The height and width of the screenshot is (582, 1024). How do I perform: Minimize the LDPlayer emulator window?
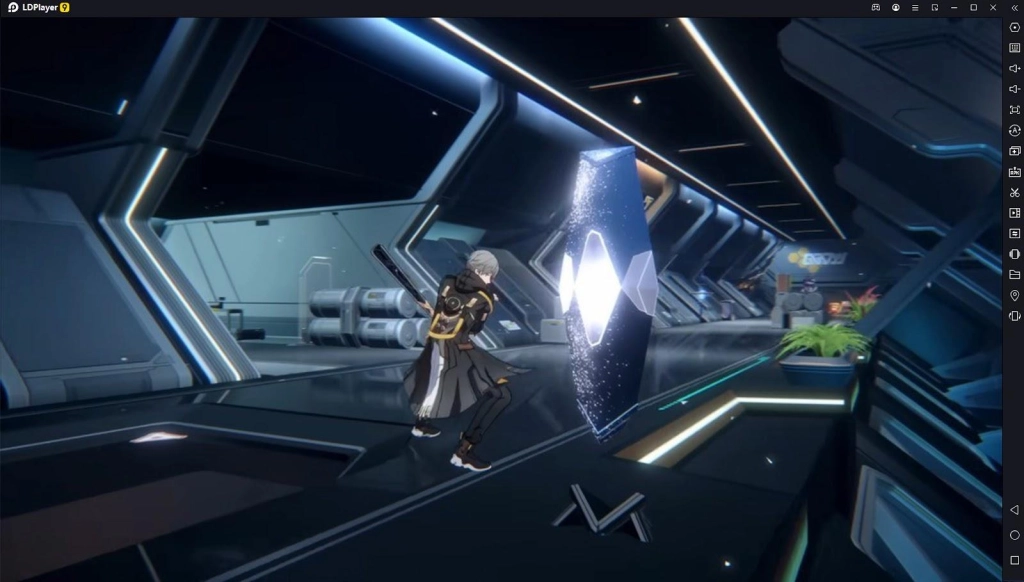954,8
